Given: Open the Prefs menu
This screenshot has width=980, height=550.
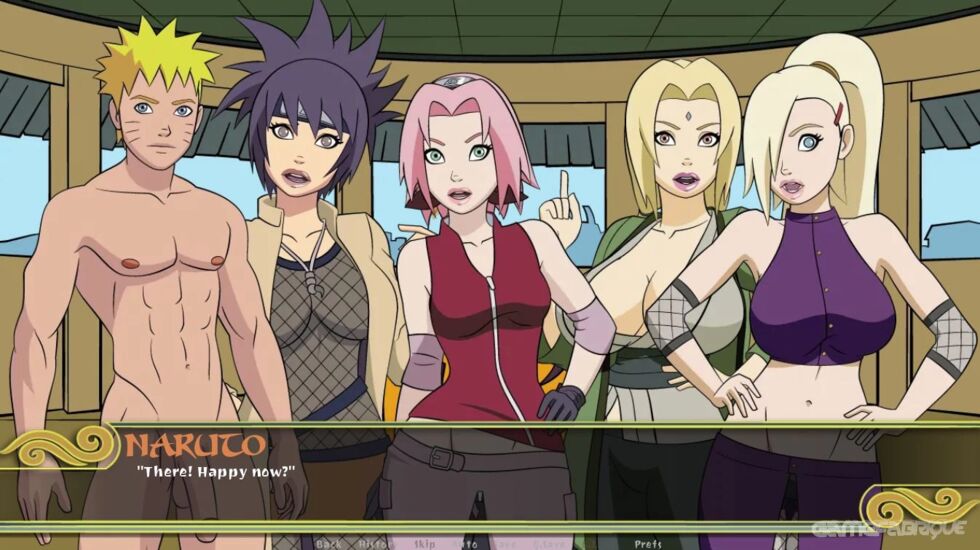Looking at the screenshot, I should [x=647, y=544].
